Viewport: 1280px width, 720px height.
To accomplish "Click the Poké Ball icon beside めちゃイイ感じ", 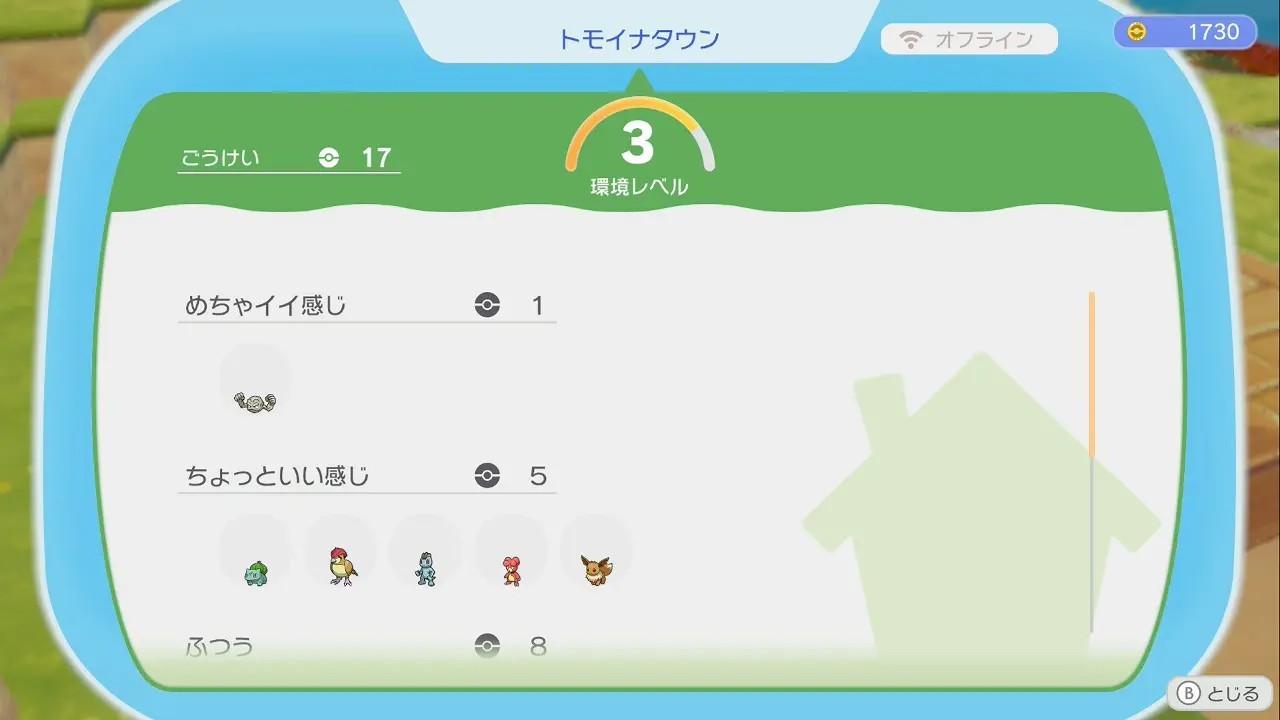I will click(x=487, y=305).
